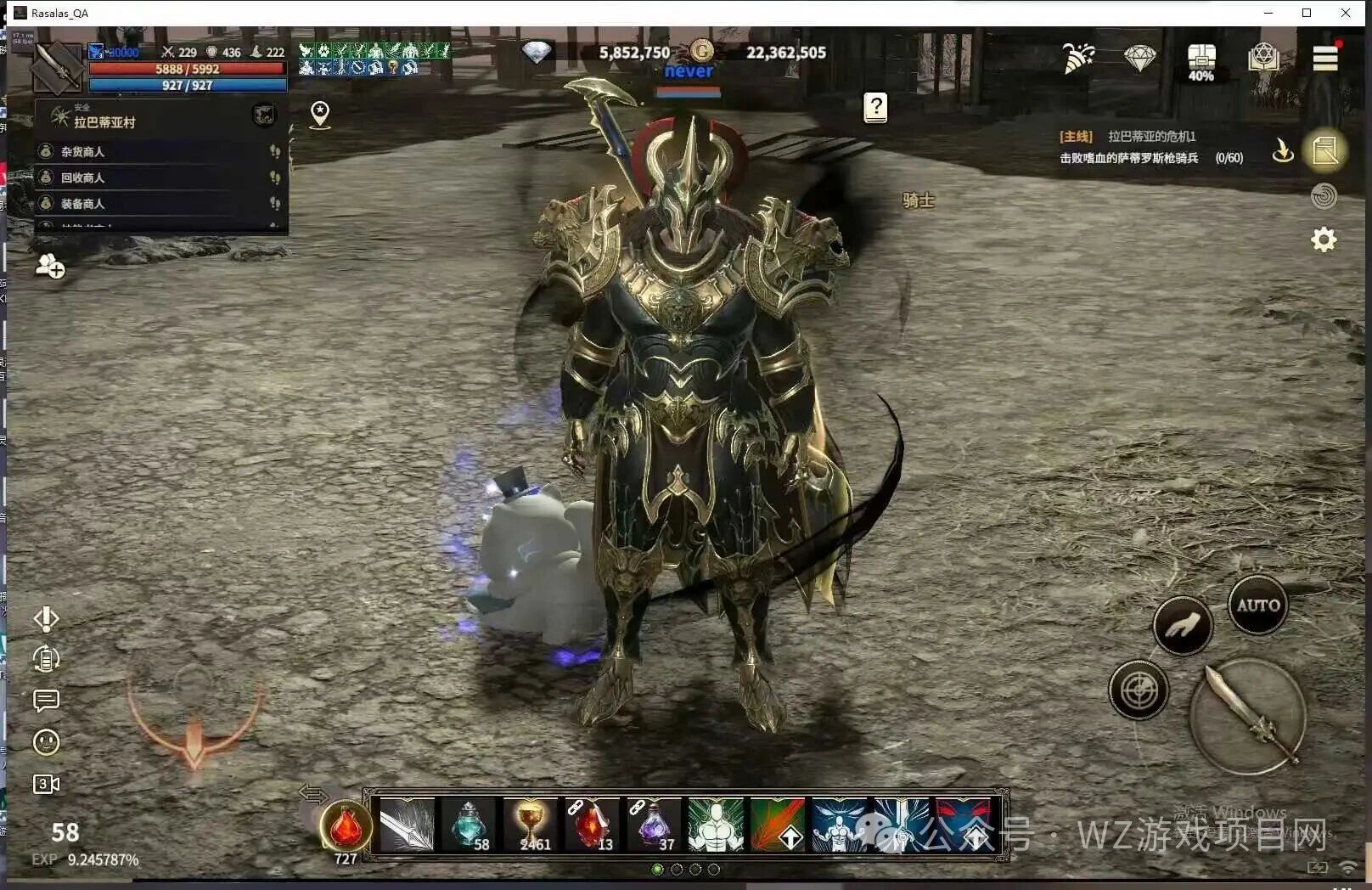The height and width of the screenshot is (890, 1372).
Task: Use the red health potion (727)
Action: (x=346, y=826)
